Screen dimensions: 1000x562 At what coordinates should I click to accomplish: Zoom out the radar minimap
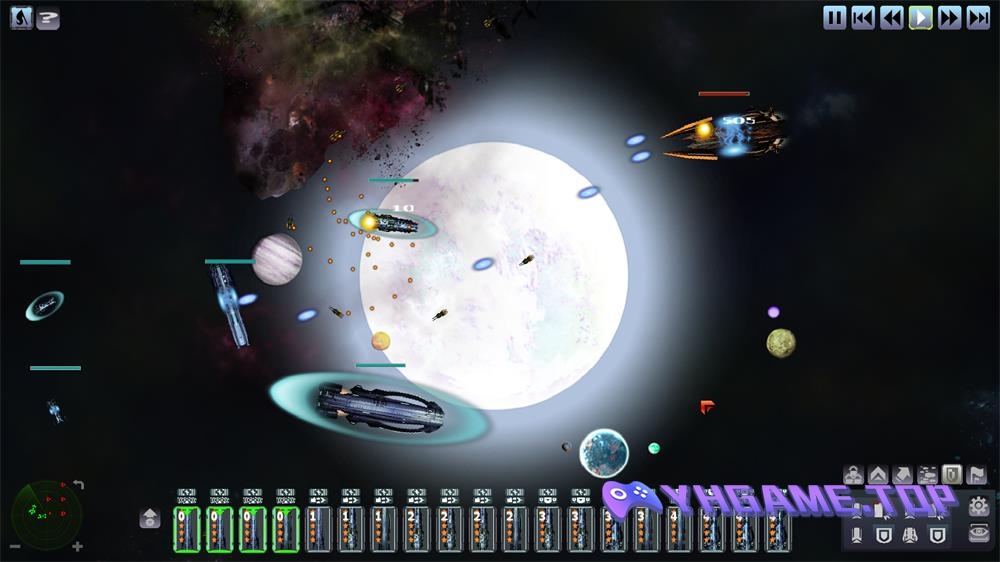point(14,547)
